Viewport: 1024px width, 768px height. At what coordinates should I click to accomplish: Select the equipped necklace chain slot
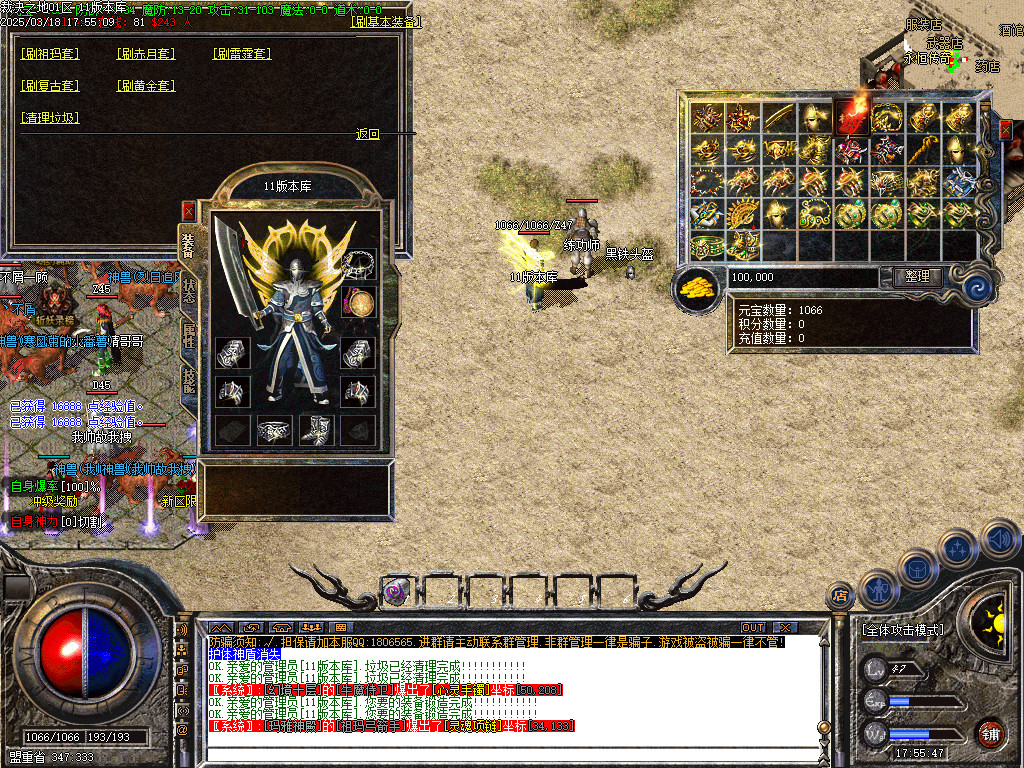coord(358,264)
